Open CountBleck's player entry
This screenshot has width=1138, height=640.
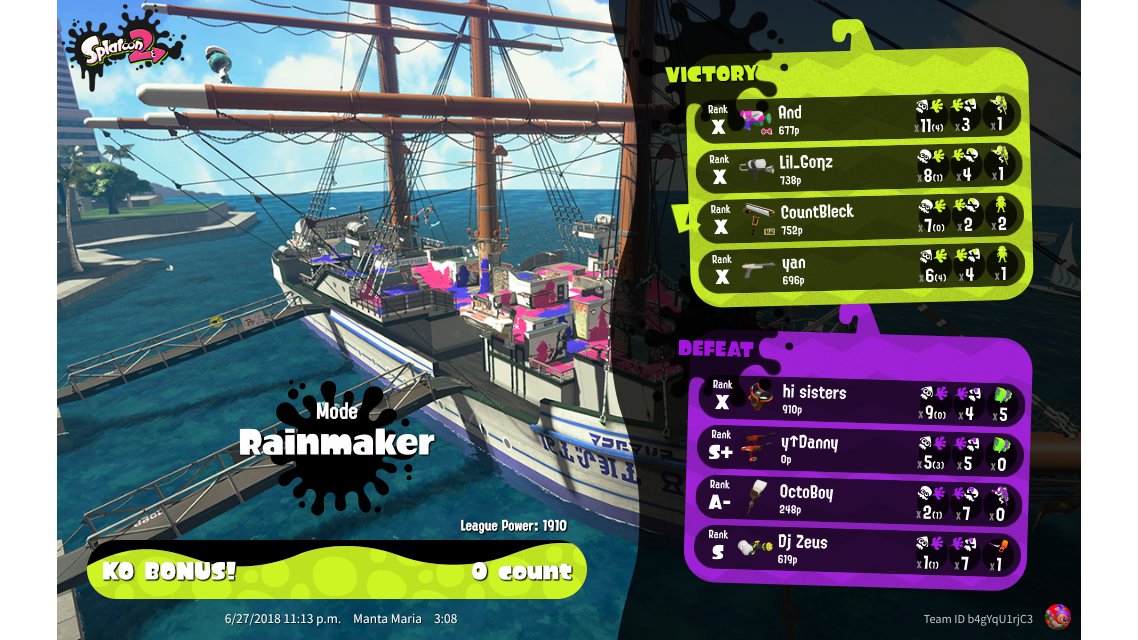[860, 219]
